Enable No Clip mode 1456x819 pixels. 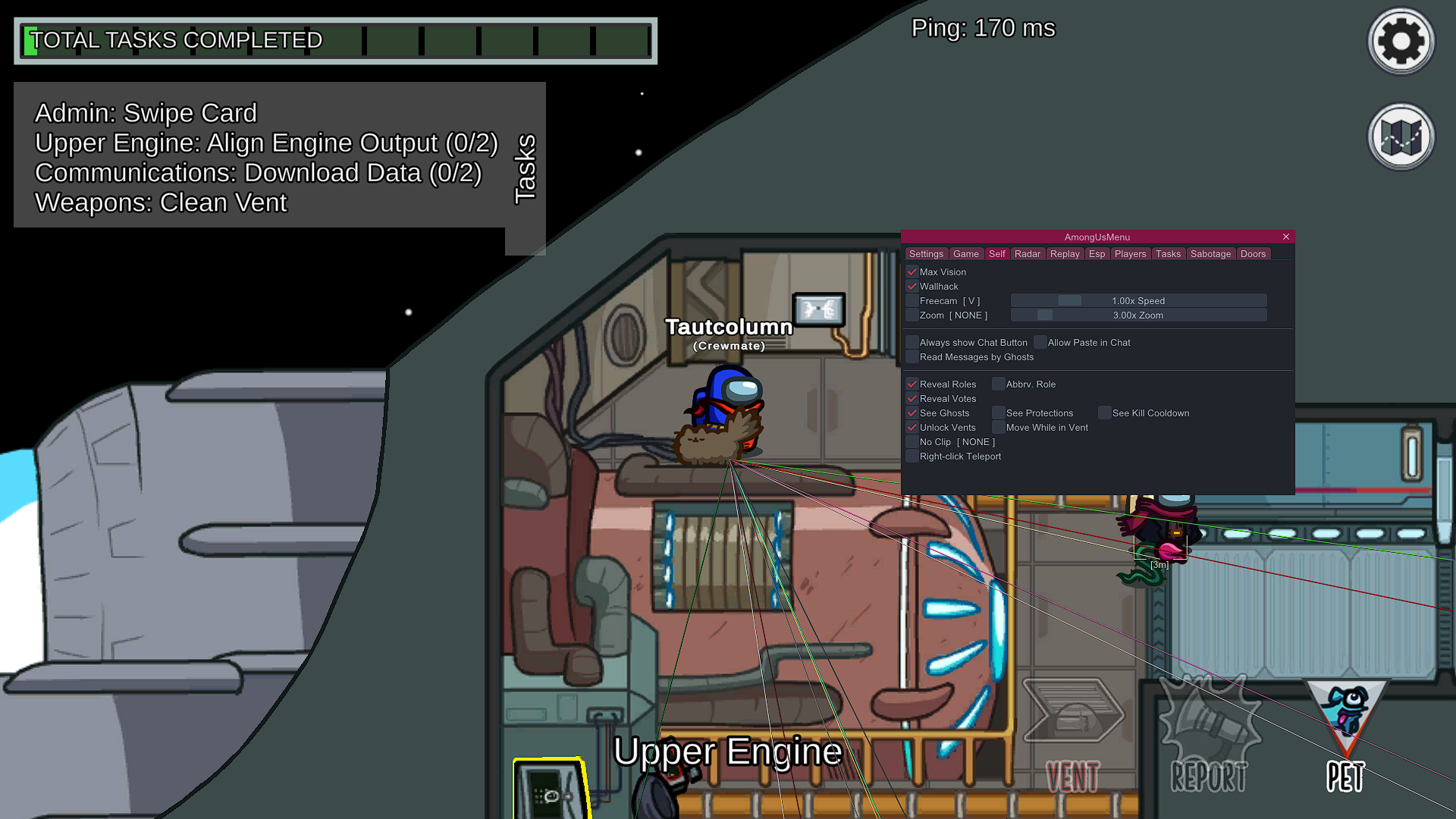(912, 441)
